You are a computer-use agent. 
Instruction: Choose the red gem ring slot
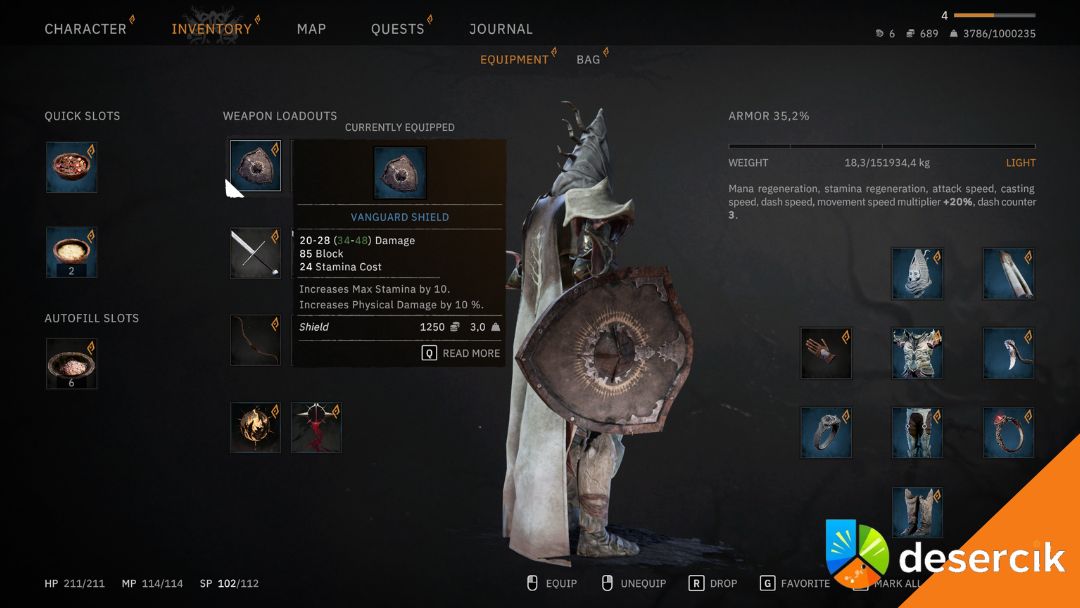pos(1008,433)
